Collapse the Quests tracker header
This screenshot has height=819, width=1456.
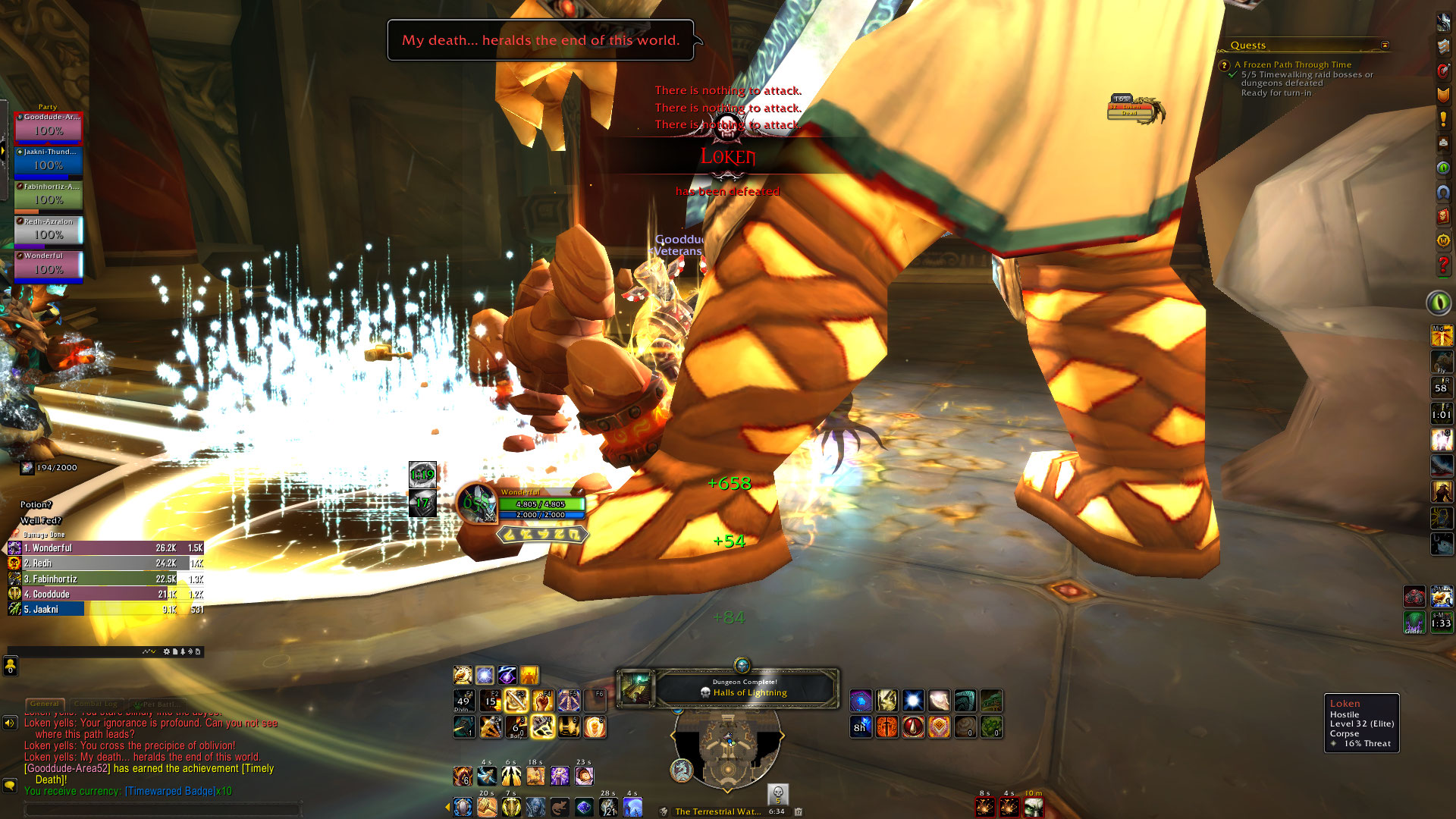(x=1385, y=45)
